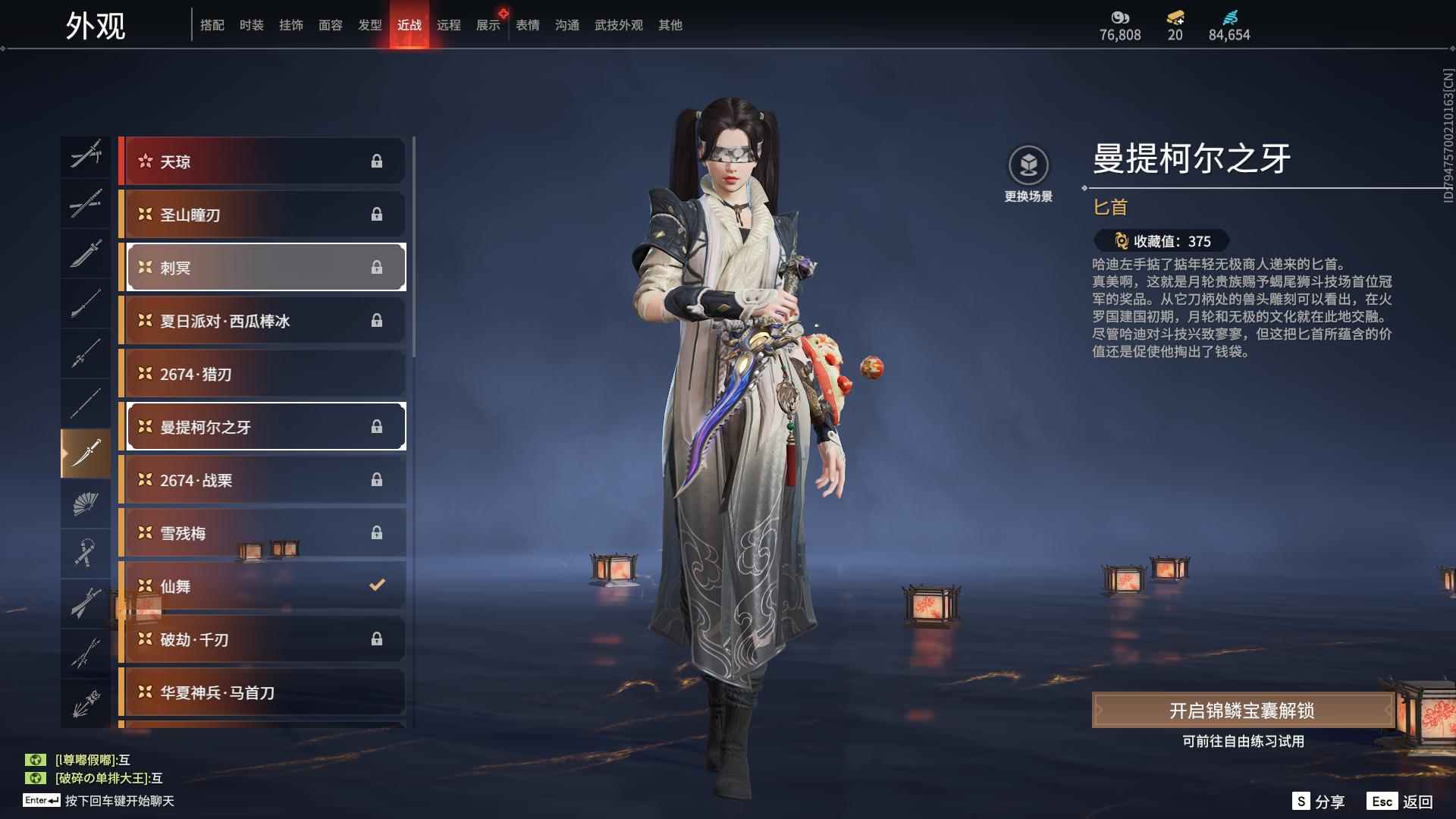Select 夏日派对·西瓜棒冰 from the list
This screenshot has width=1456, height=819.
point(262,321)
